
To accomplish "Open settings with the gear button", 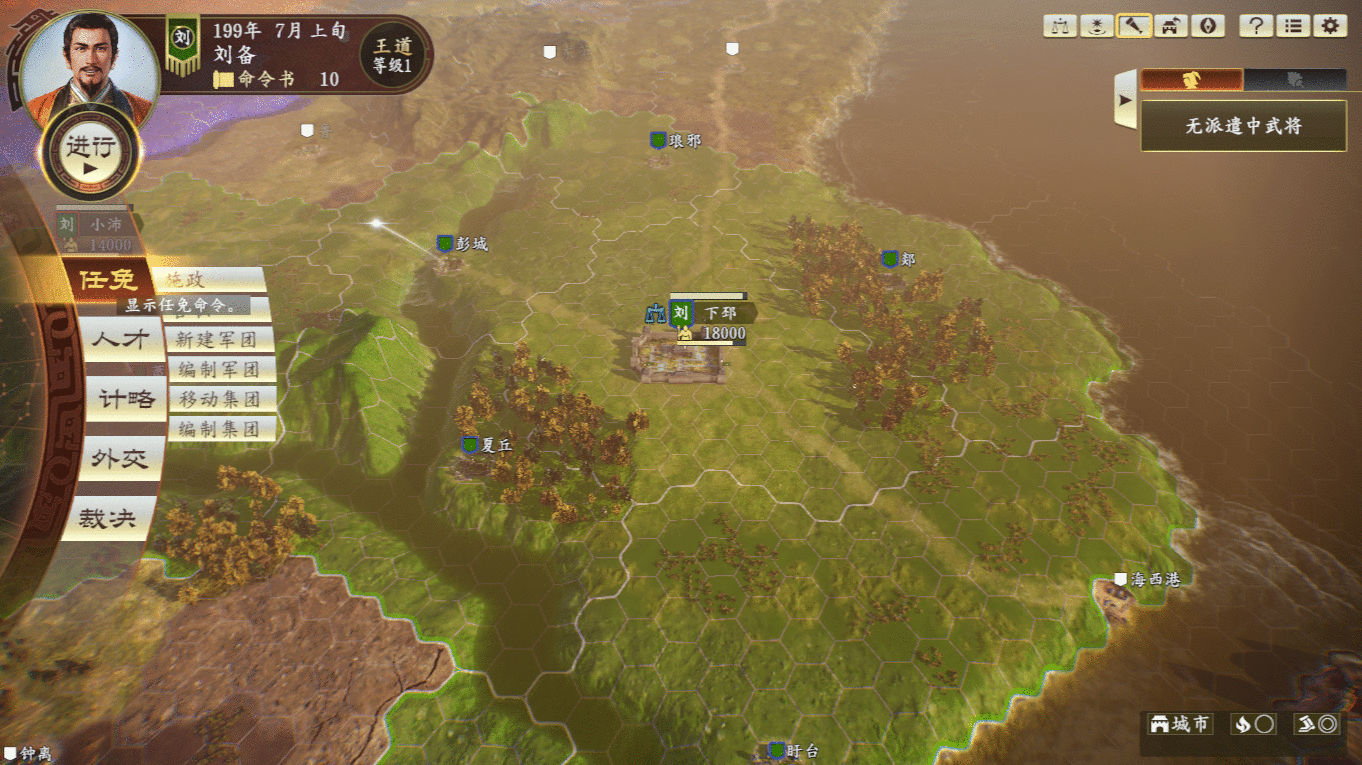I will coord(1330,26).
